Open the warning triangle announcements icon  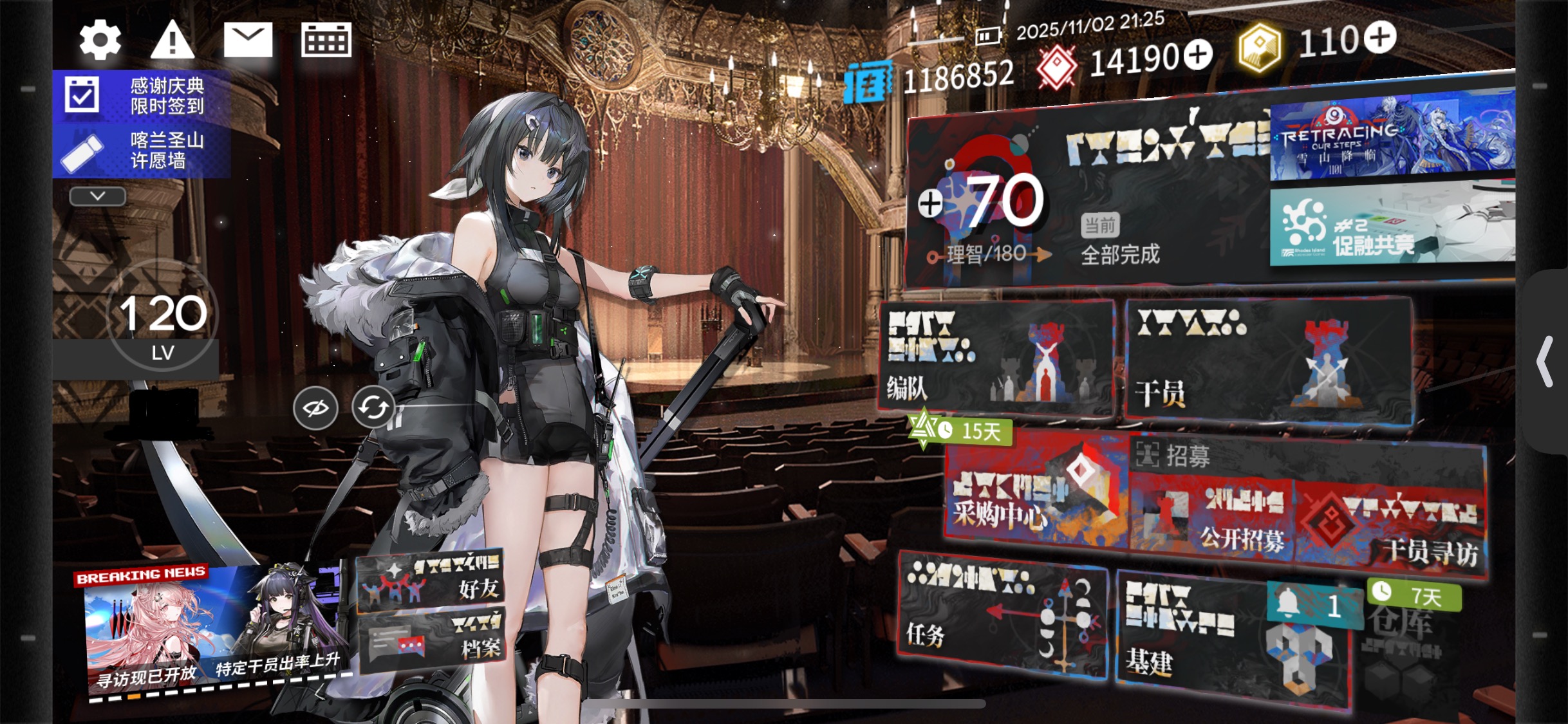point(172,40)
